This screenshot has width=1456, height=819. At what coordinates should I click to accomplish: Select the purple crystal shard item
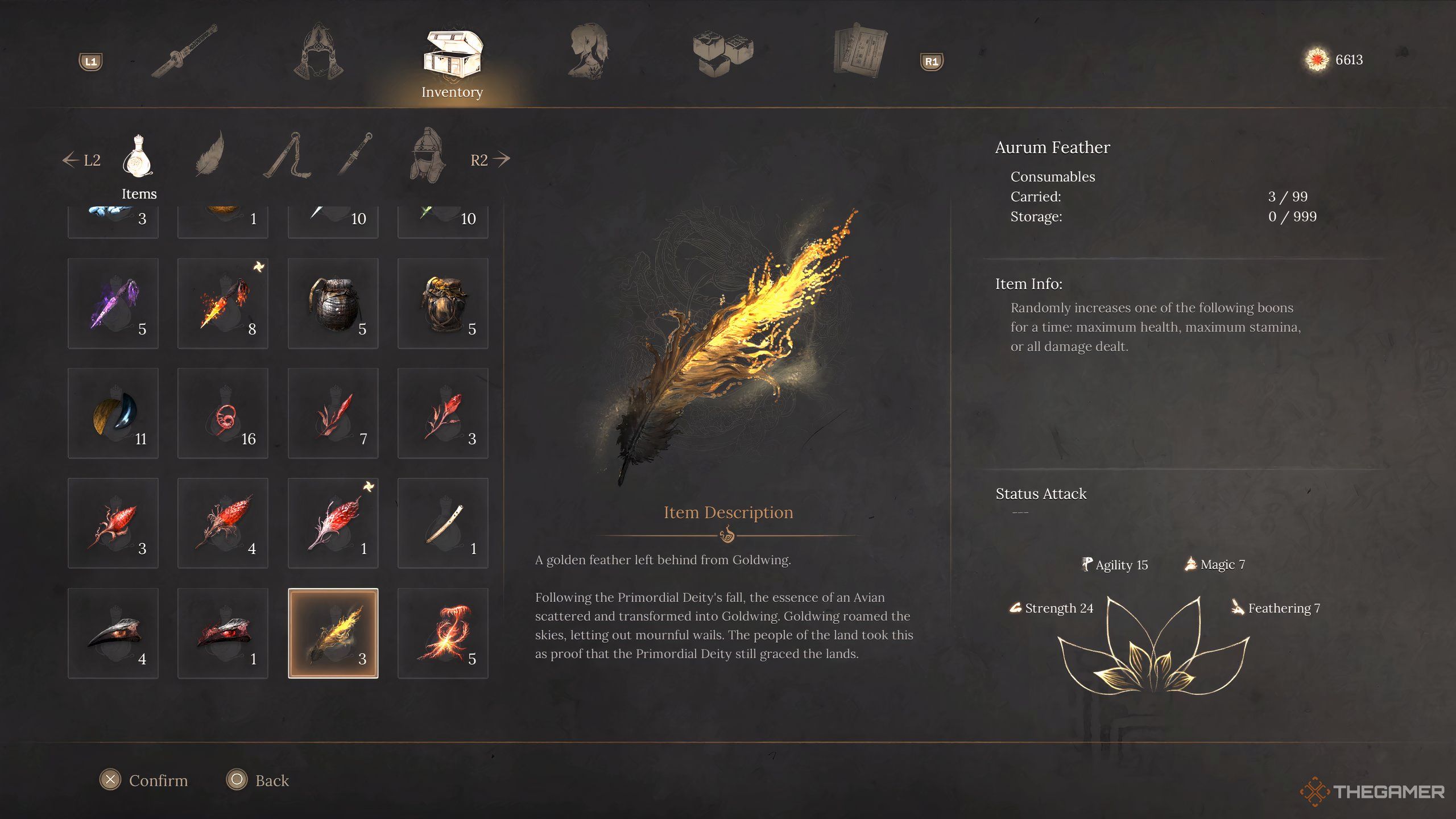tap(113, 303)
